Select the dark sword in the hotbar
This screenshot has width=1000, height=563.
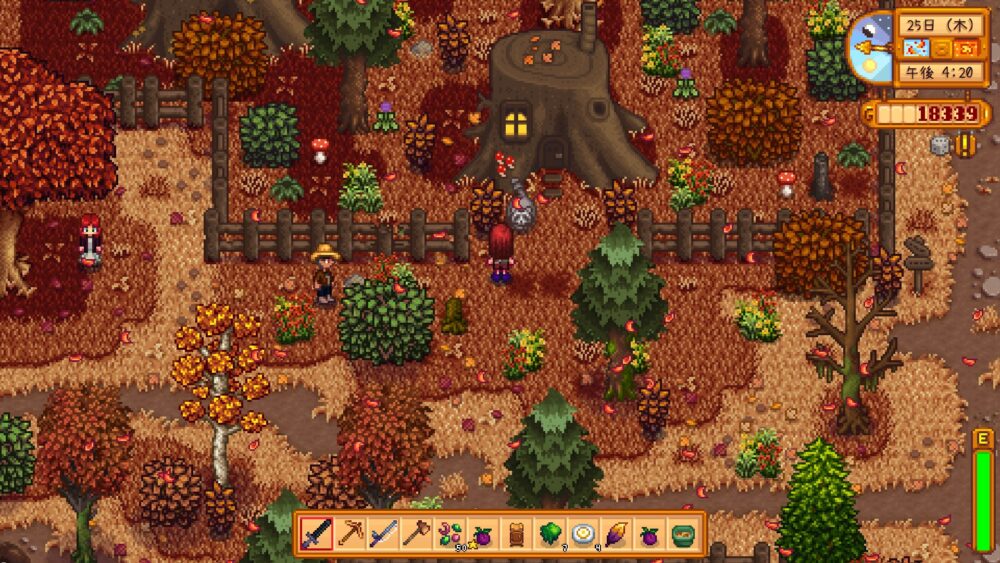coord(317,534)
